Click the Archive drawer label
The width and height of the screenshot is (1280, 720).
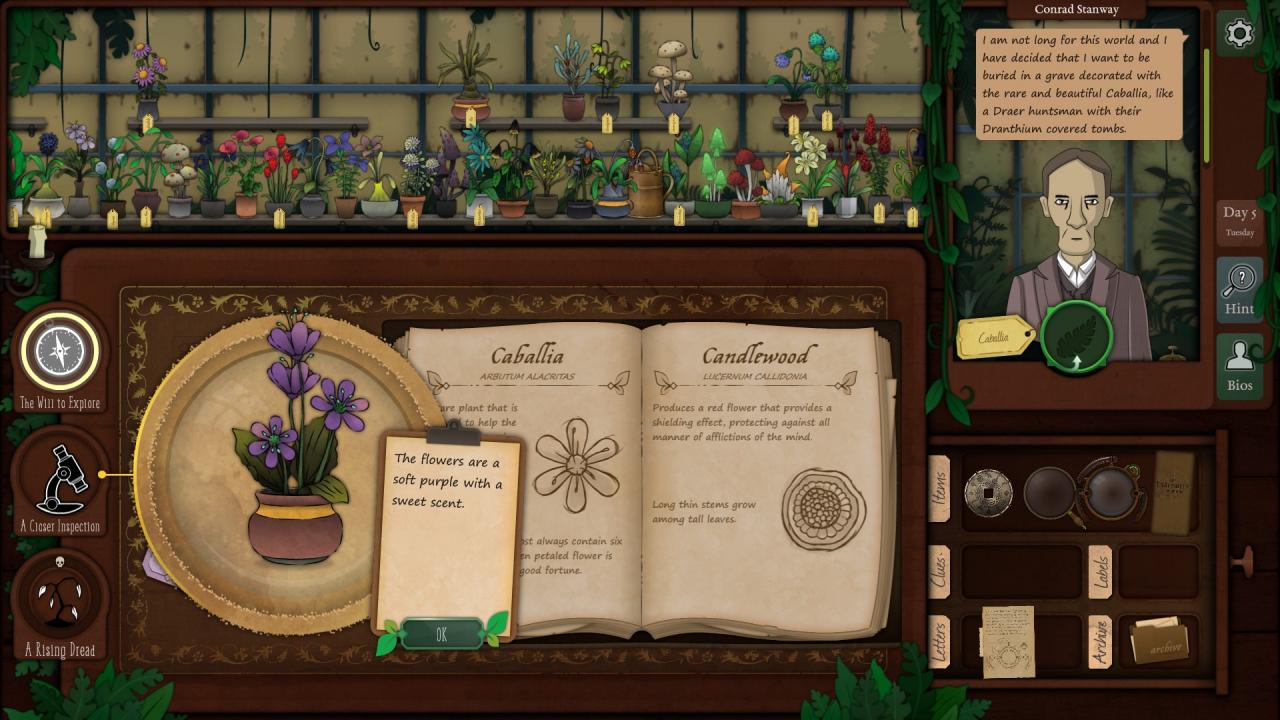click(1099, 642)
